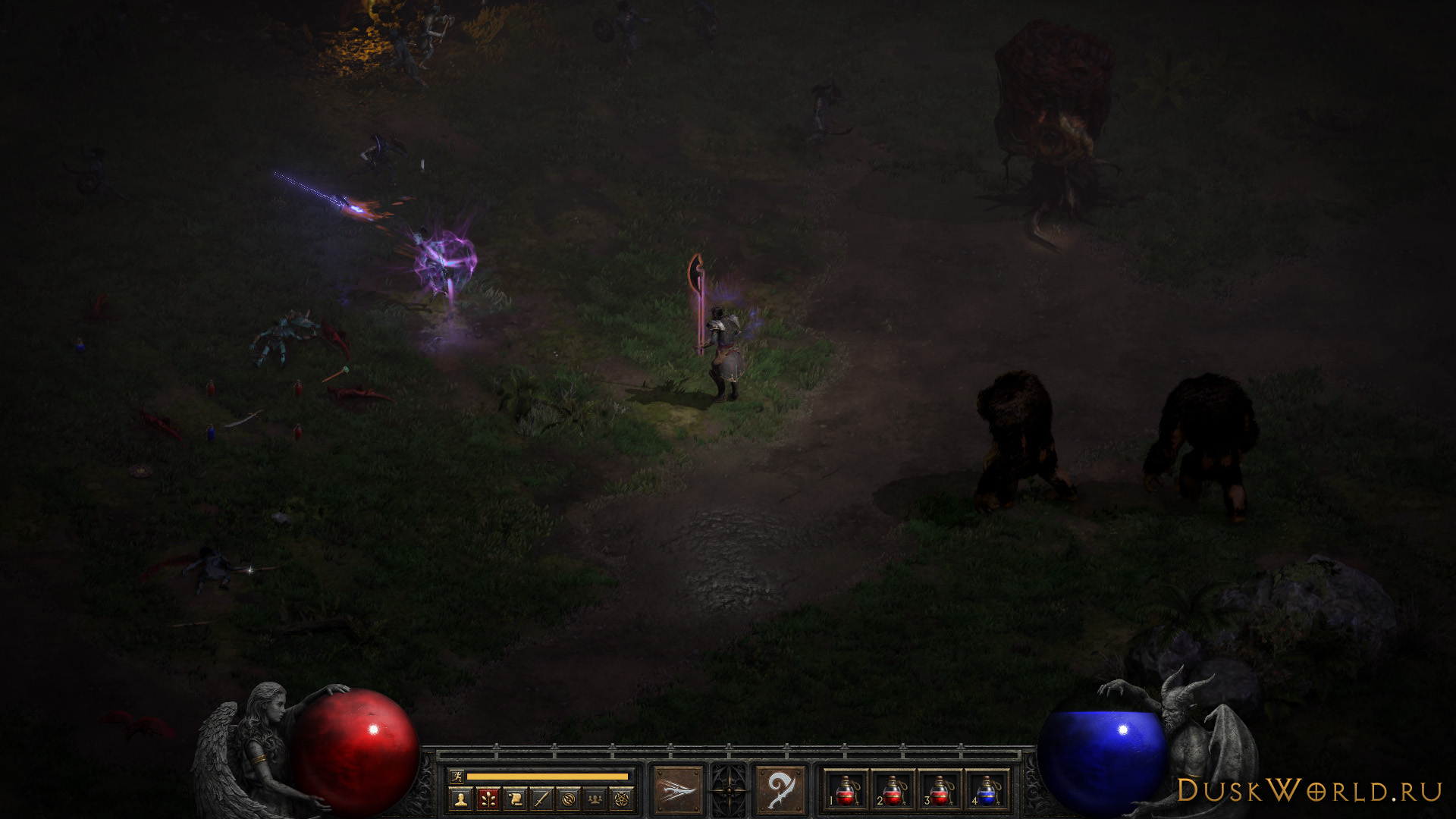Use the health potion in belt slot 1
Screen dimensions: 1456x819
(x=846, y=790)
